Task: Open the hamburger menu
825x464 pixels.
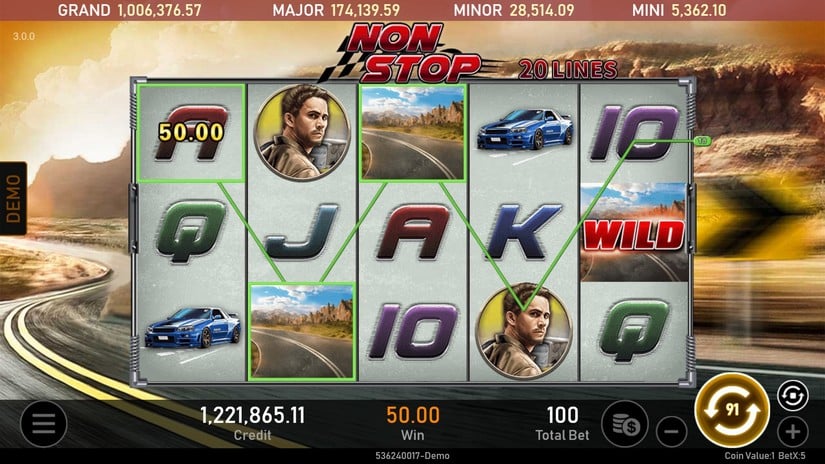Action: (43, 424)
